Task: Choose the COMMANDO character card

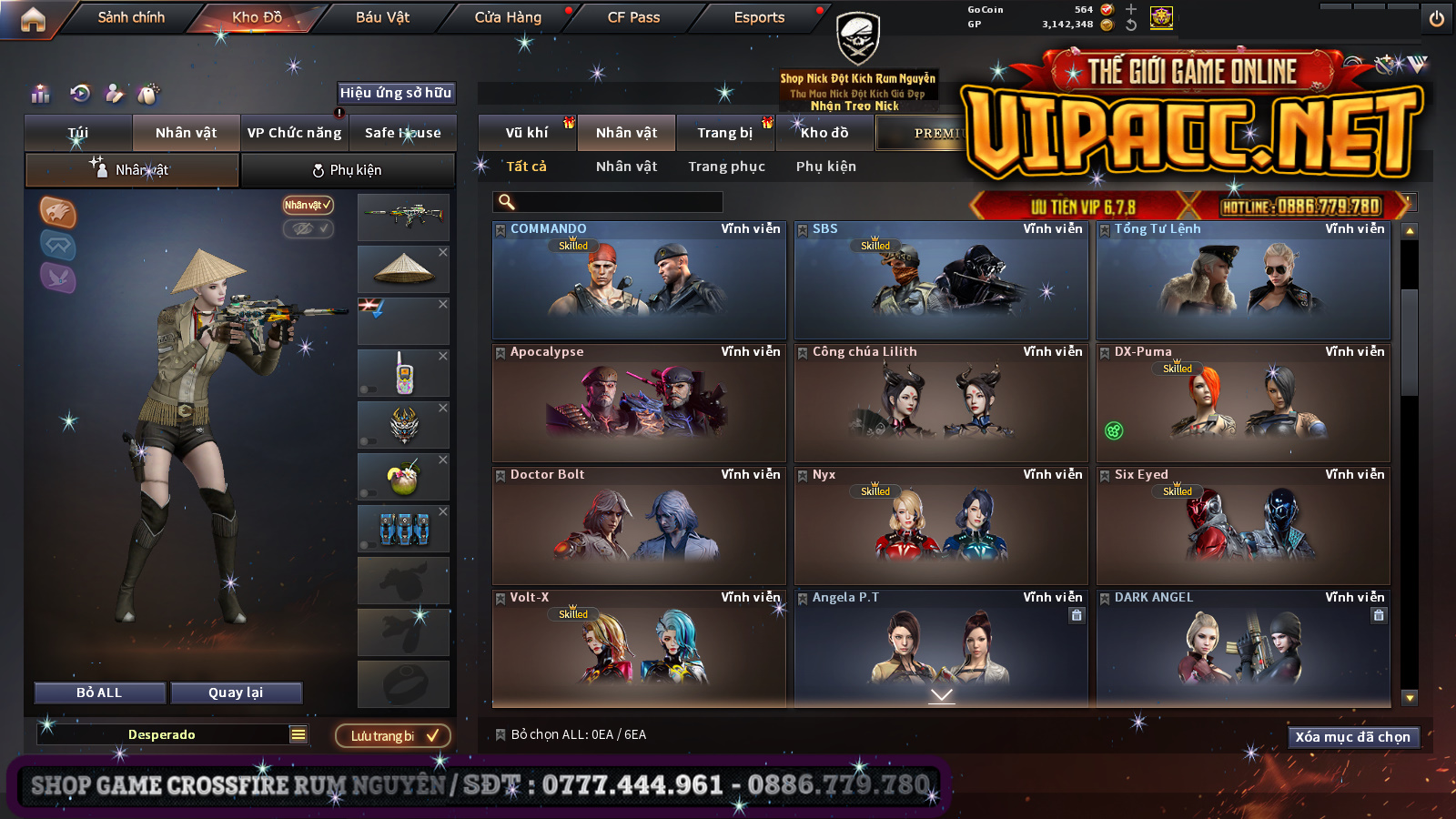Action: (x=639, y=280)
